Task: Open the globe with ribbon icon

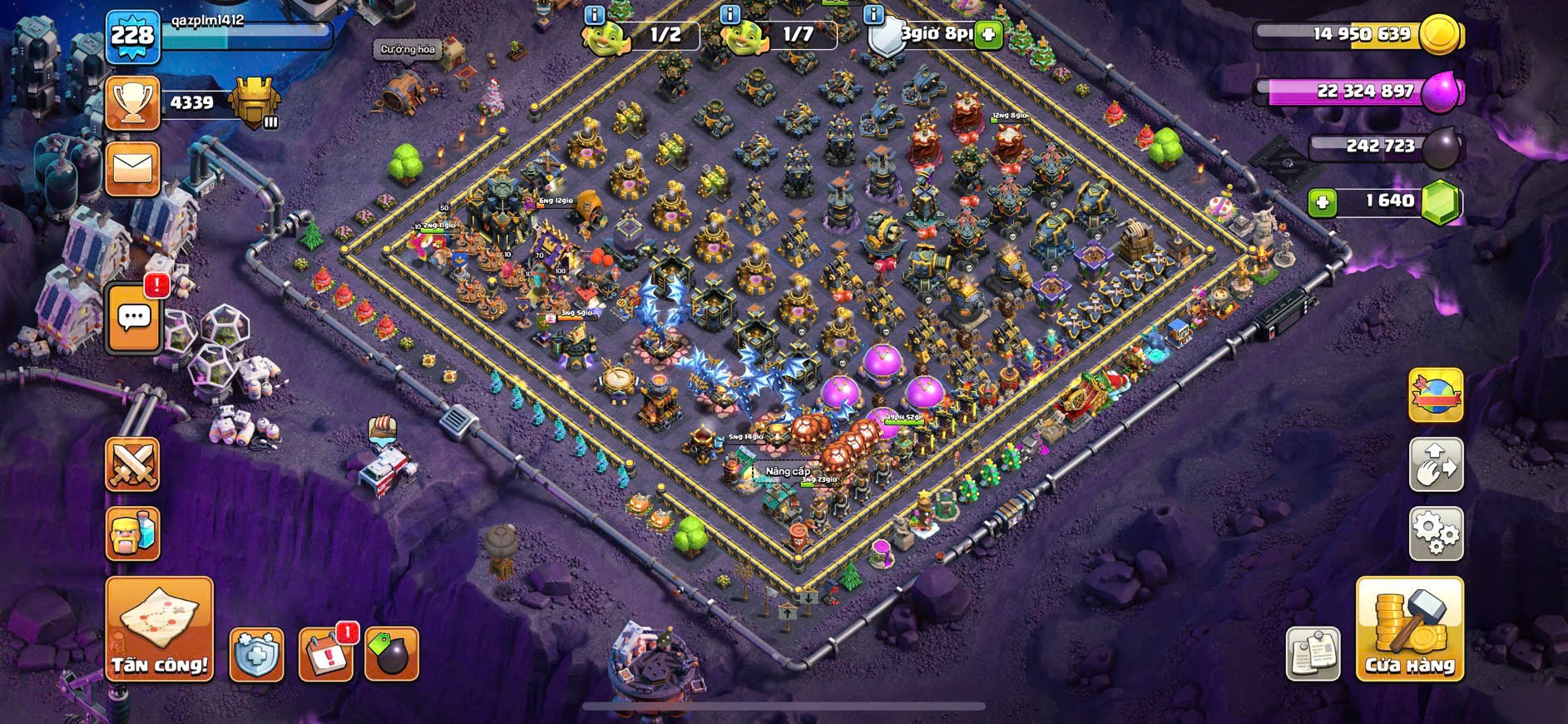Action: pos(1436,395)
